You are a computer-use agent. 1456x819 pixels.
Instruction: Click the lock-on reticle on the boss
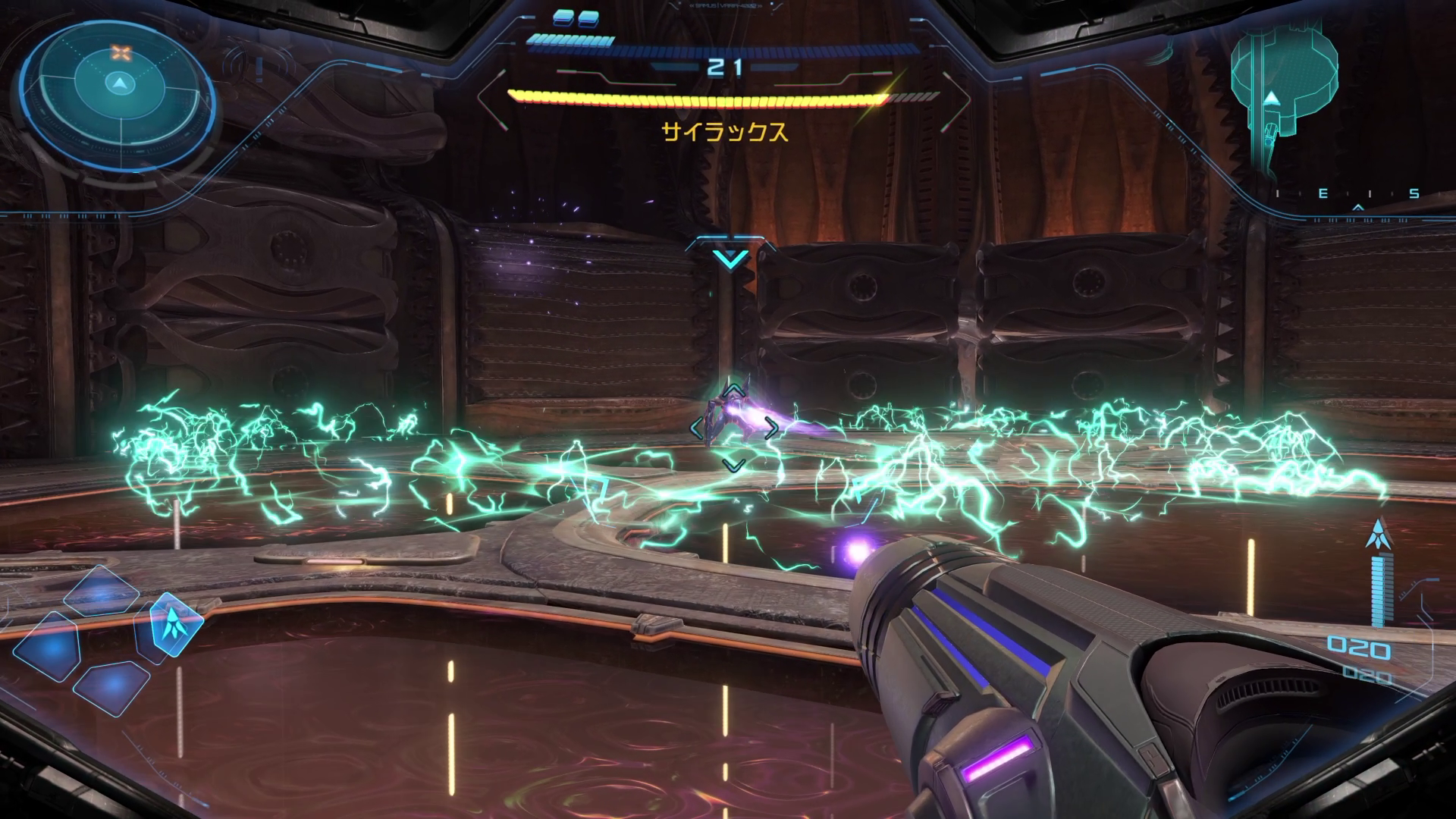(x=732, y=428)
